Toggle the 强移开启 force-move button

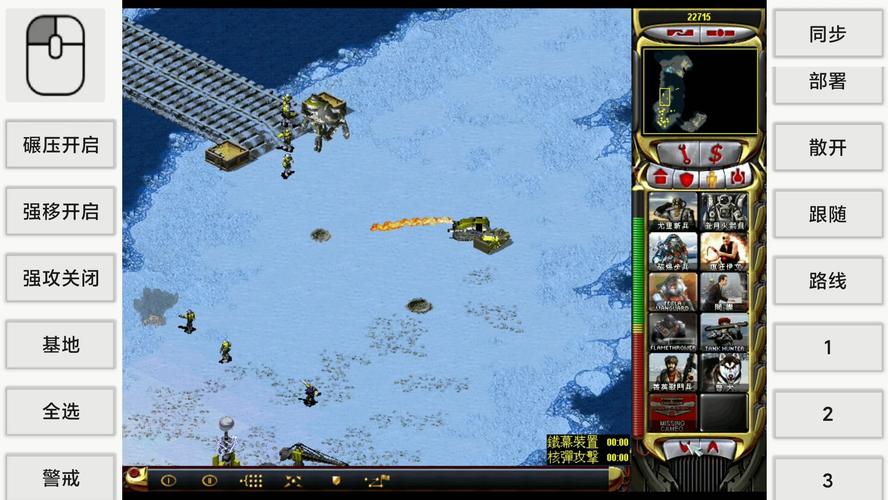click(x=61, y=212)
